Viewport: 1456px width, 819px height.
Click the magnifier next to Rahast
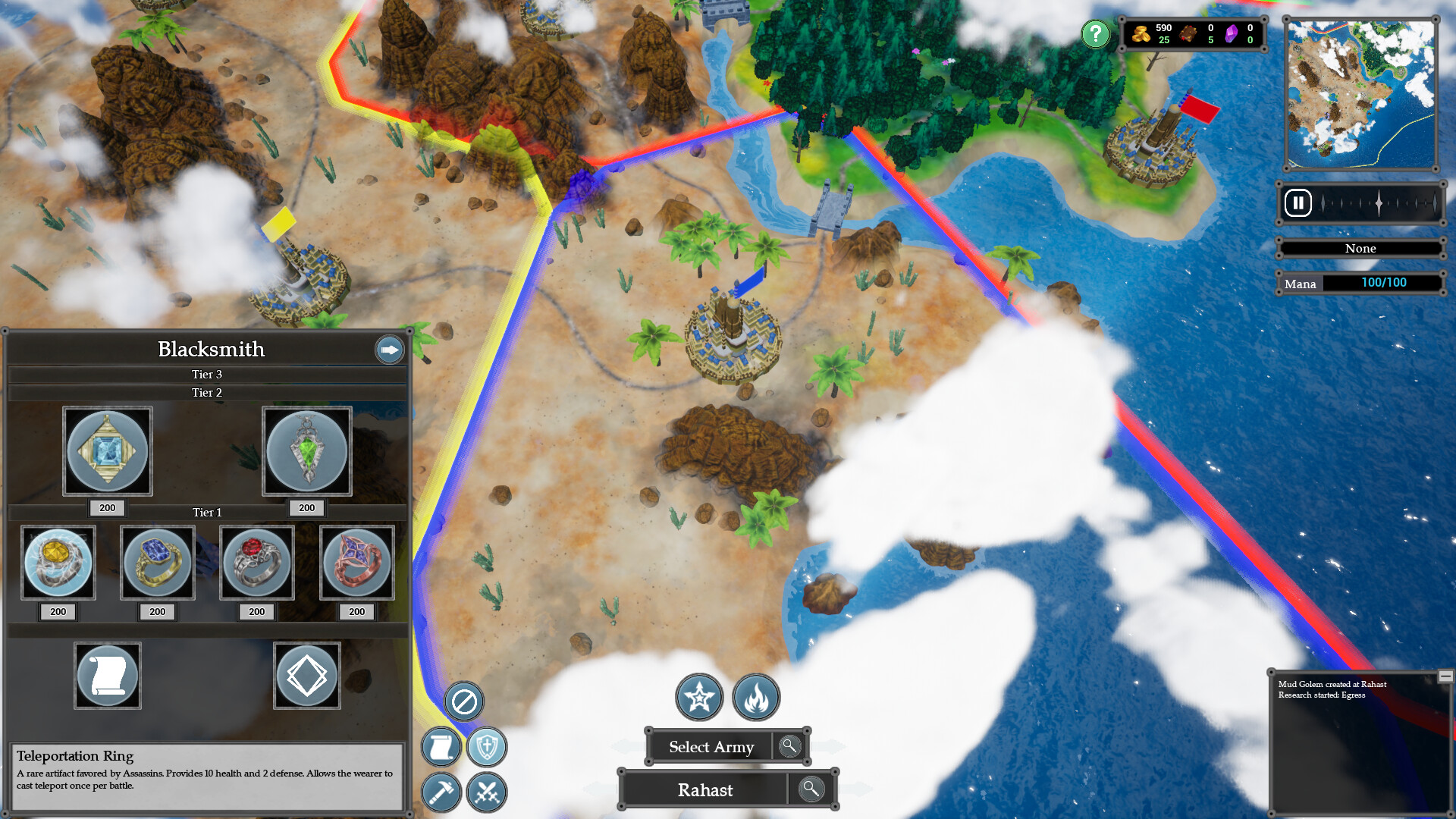tap(811, 789)
